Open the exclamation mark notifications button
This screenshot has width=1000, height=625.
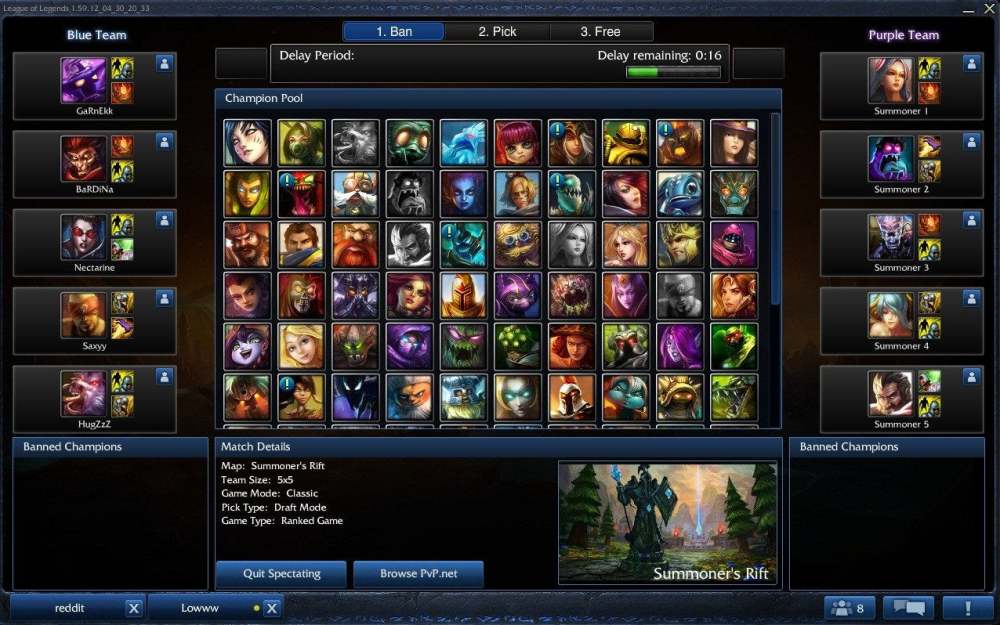pos(966,608)
